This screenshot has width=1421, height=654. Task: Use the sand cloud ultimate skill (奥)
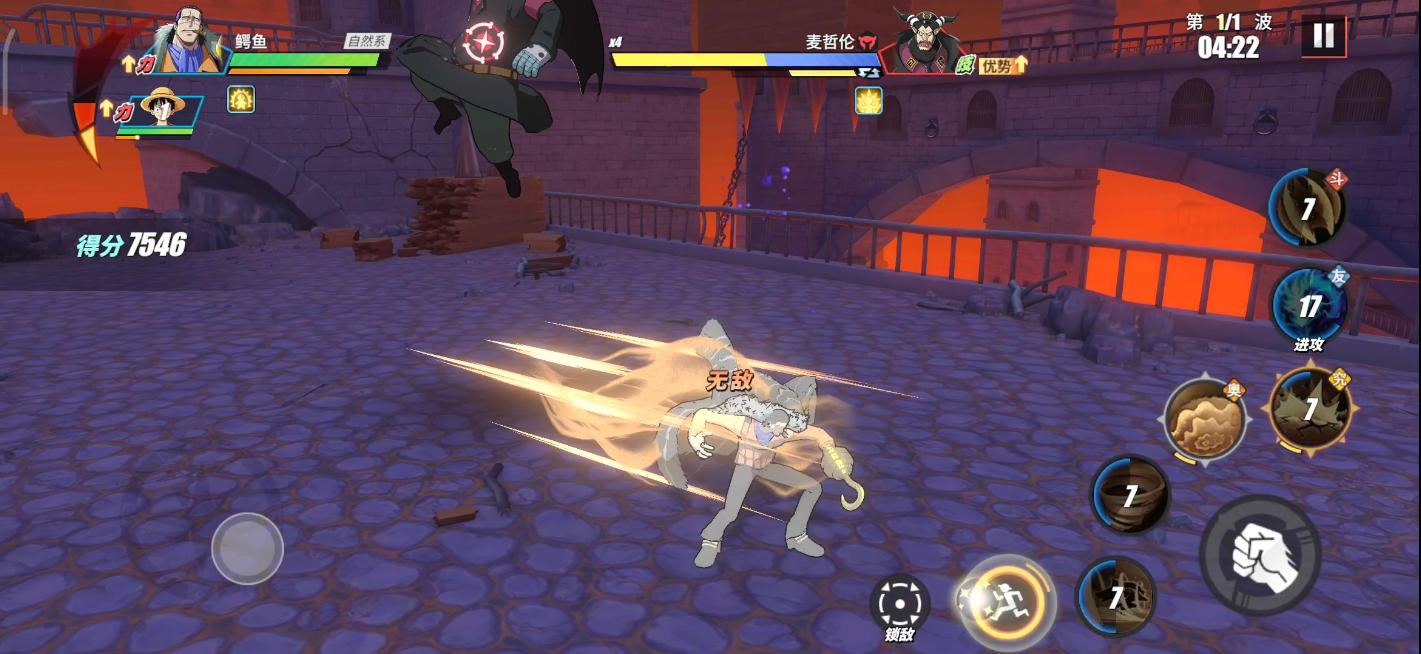tap(1204, 419)
